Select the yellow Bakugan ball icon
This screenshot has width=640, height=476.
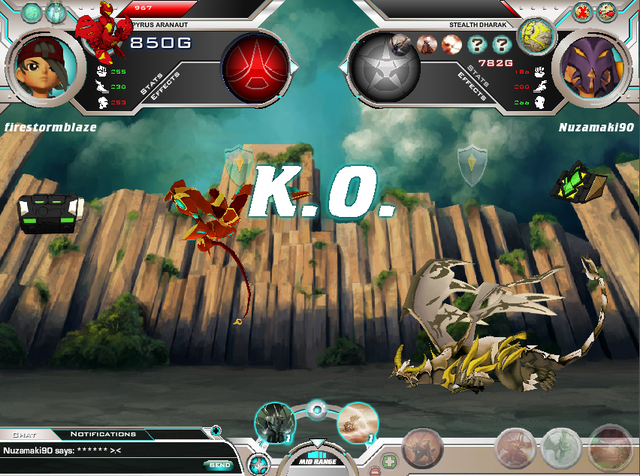536,36
